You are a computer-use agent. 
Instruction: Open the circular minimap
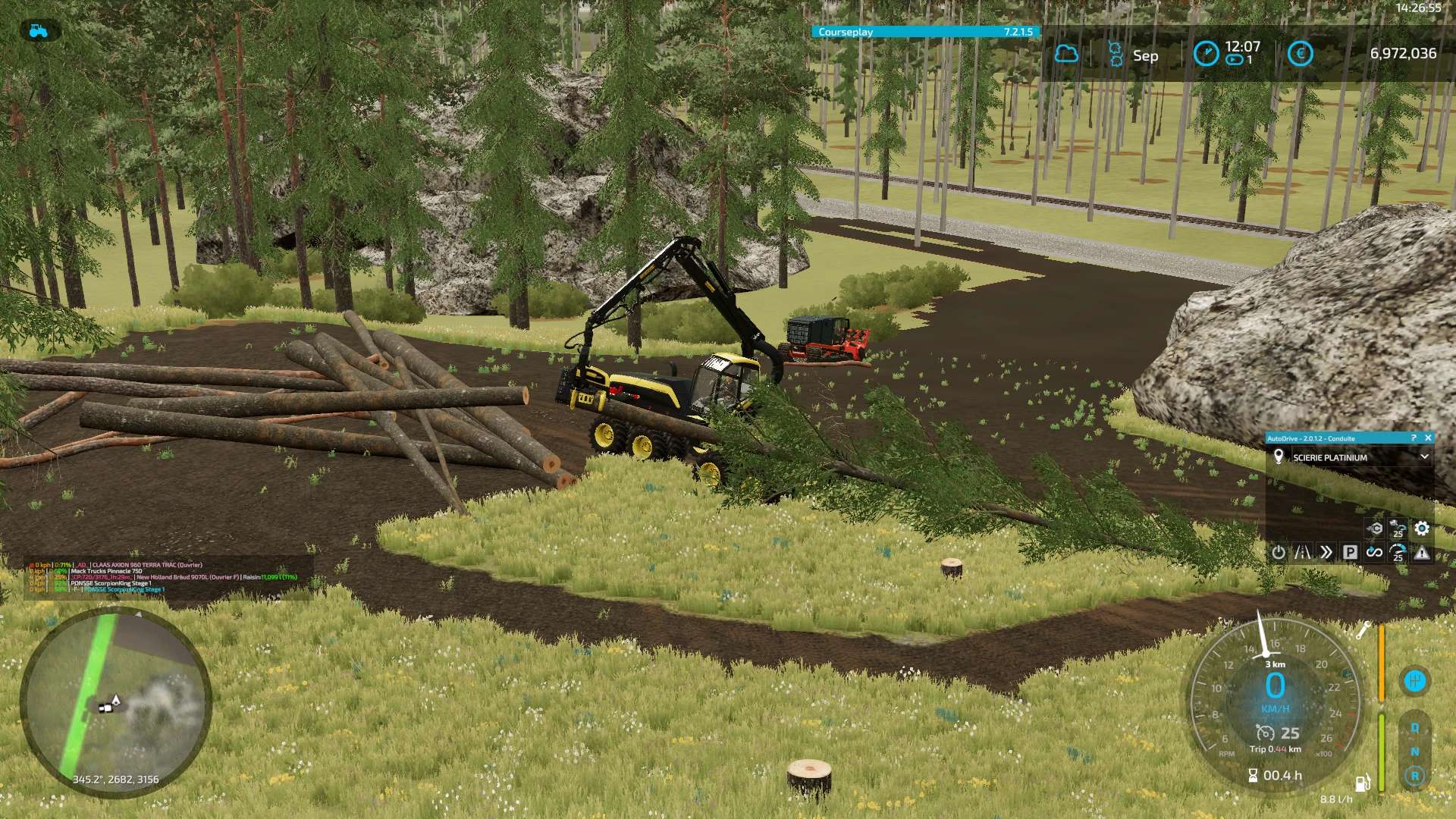[x=115, y=703]
